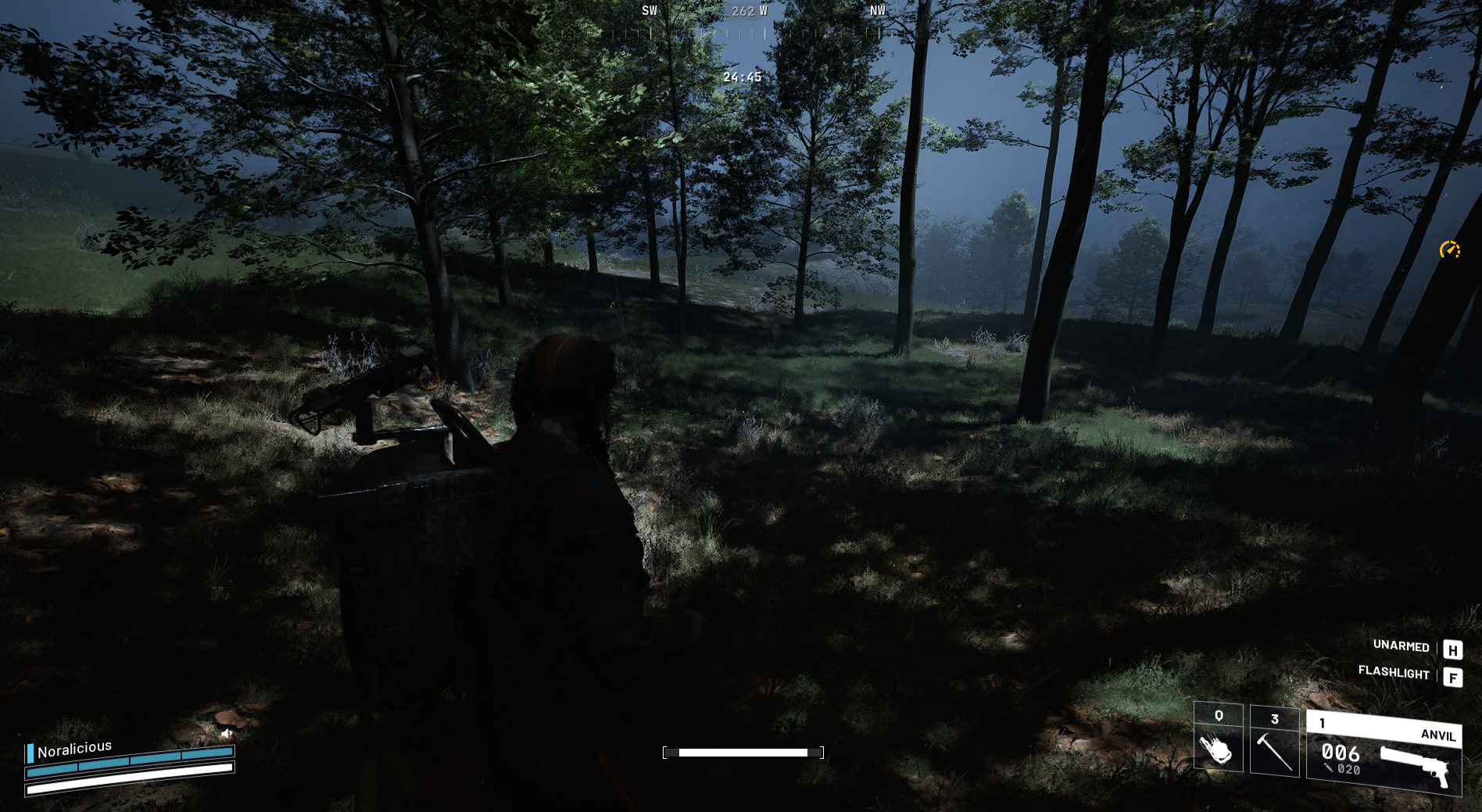1482x812 pixels.
Task: Click the cyan indicator beside Noralicious name
Action: [x=30, y=753]
